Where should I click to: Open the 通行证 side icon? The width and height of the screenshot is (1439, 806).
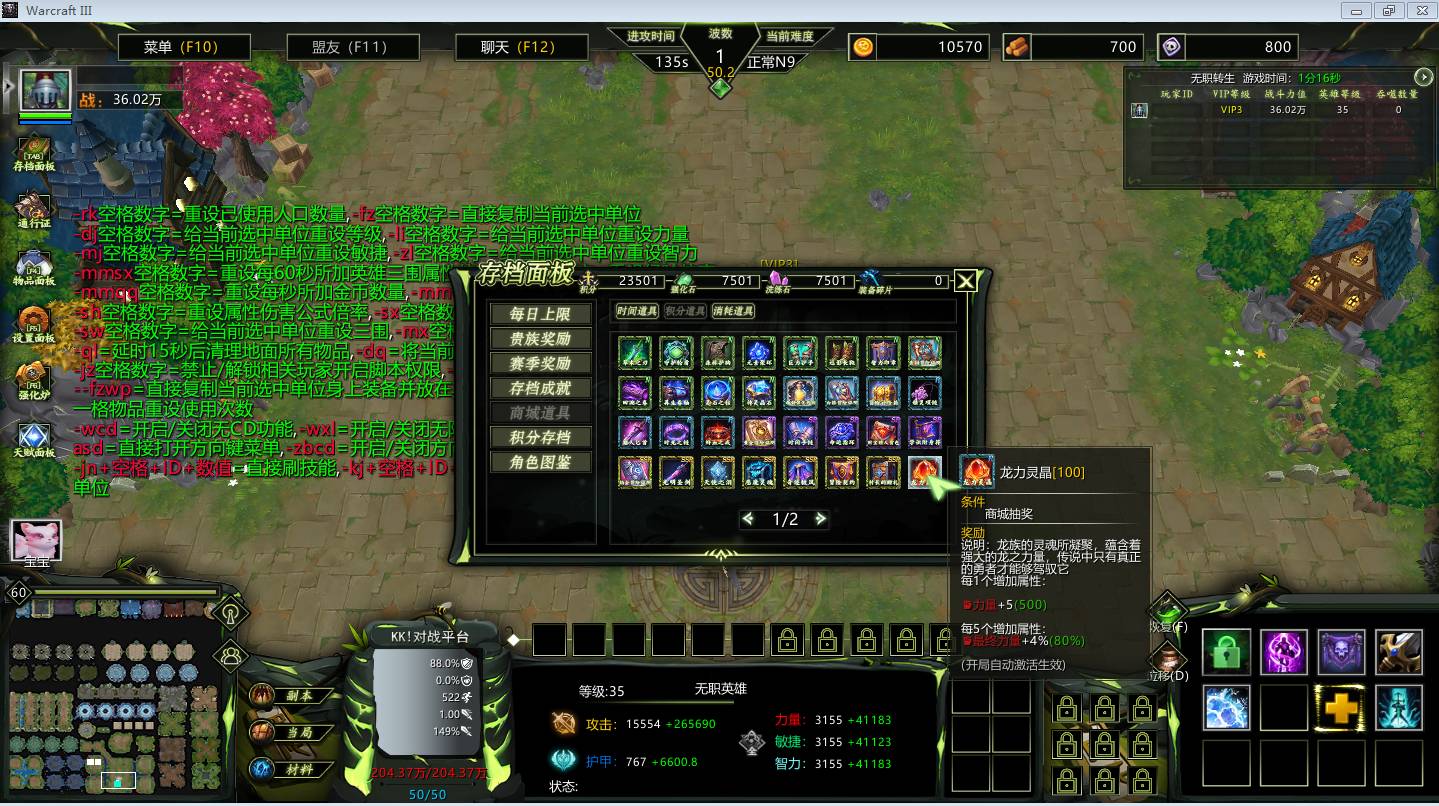coord(34,211)
